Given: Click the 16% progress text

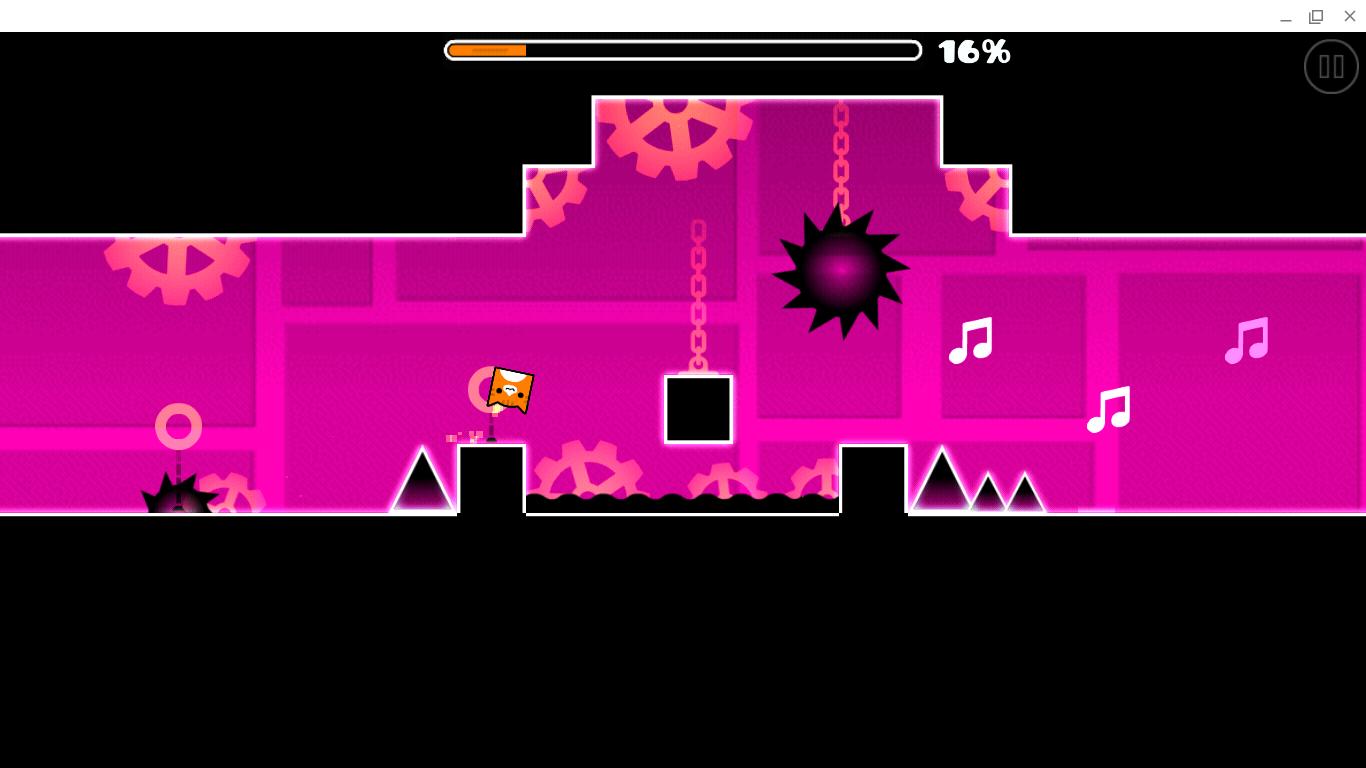Looking at the screenshot, I should [x=973, y=52].
